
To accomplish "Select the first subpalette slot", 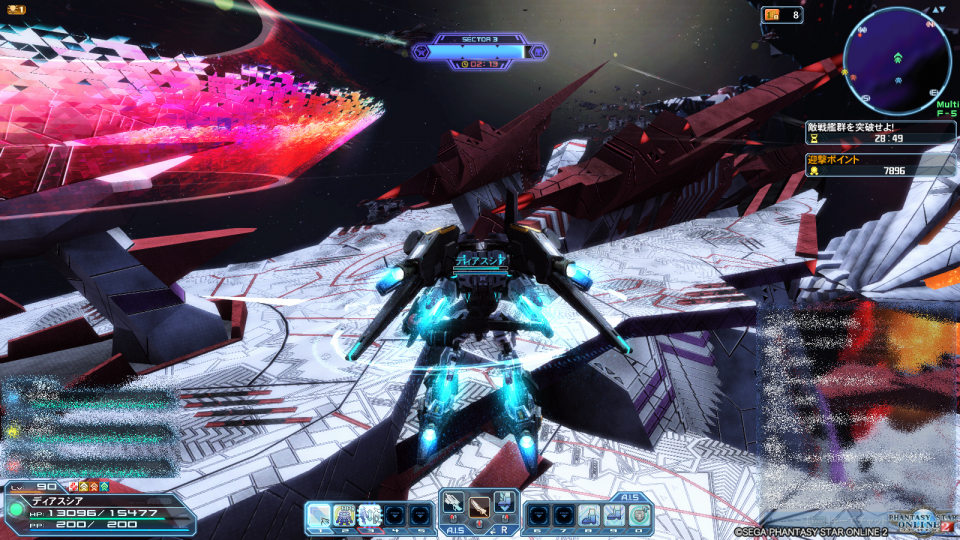I will click(320, 515).
